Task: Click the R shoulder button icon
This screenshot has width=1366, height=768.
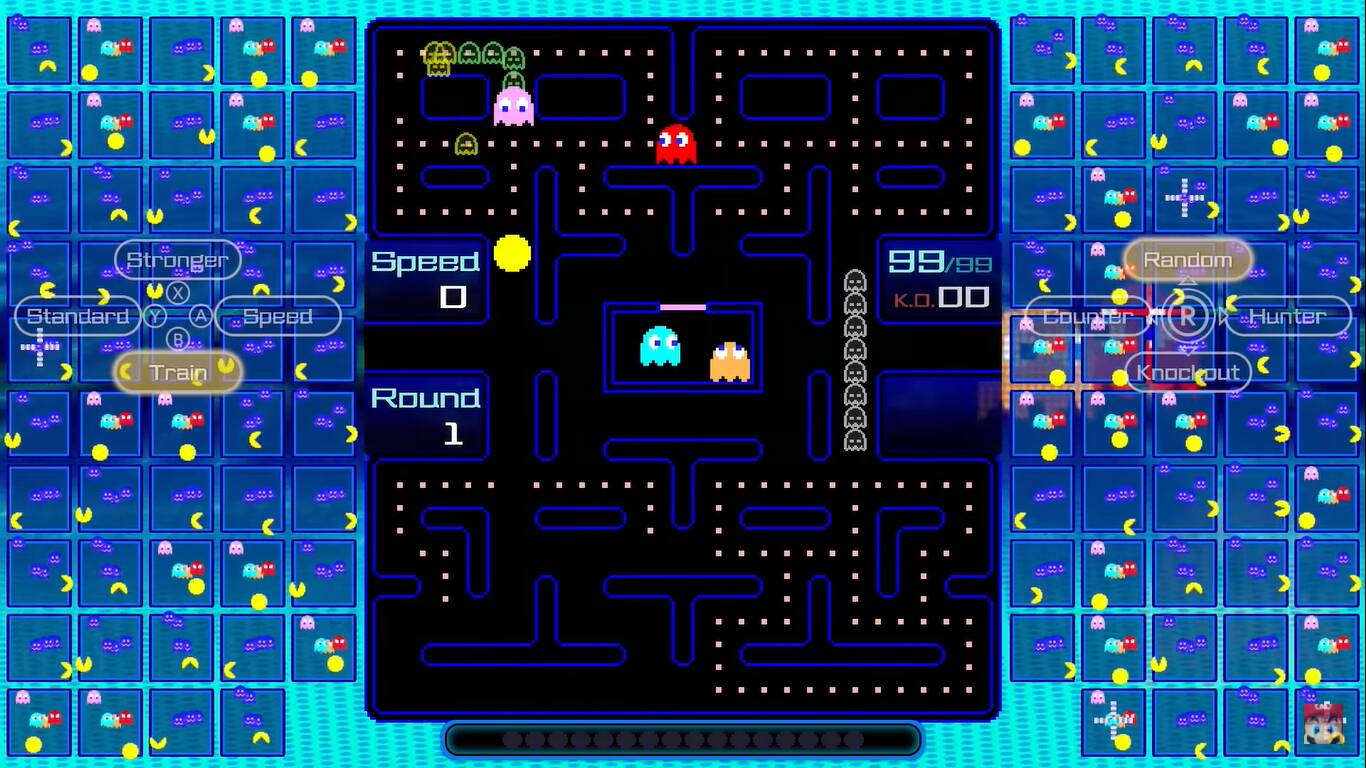Action: coord(1186,316)
